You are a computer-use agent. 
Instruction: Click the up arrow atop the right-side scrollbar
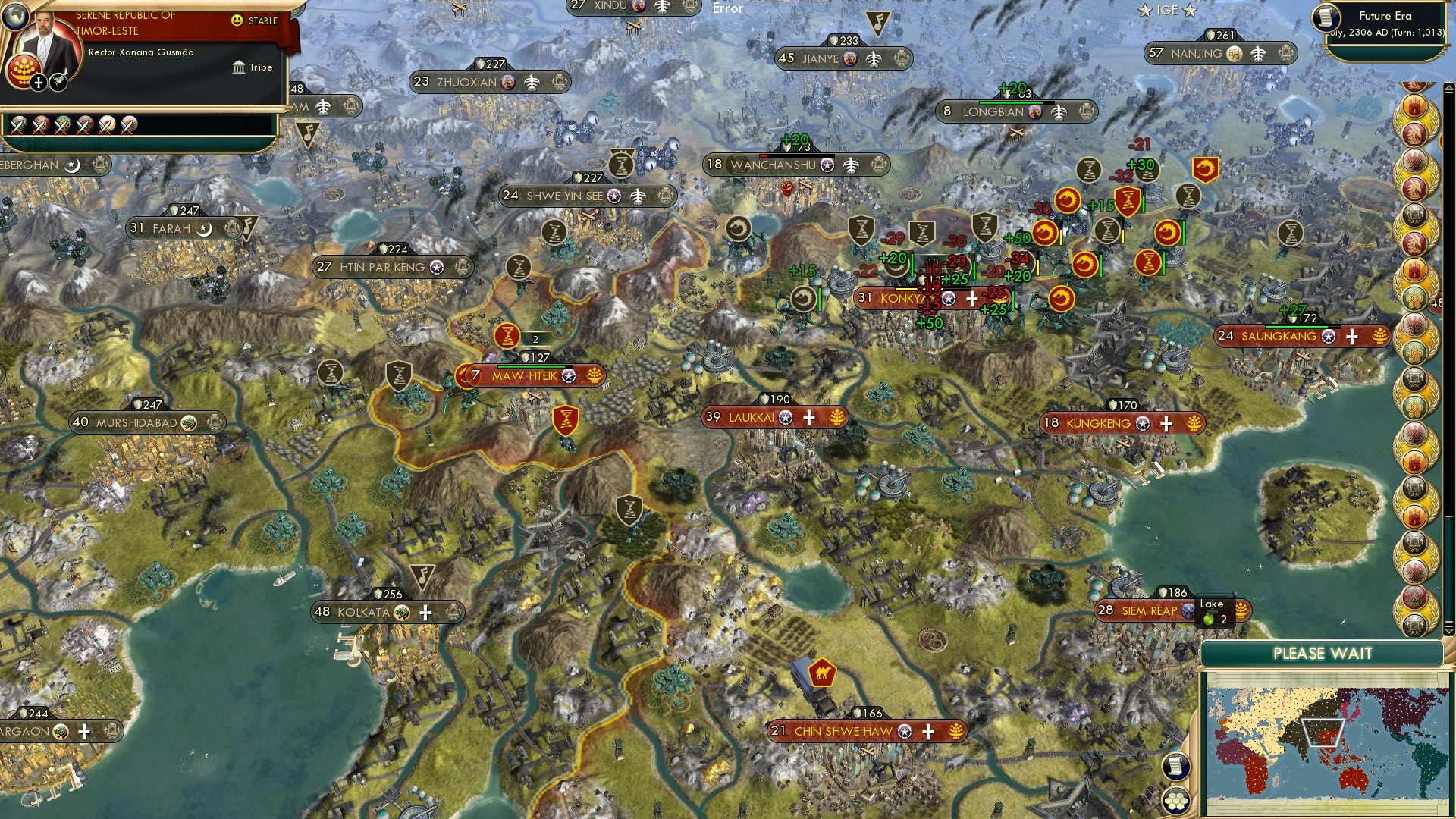click(1449, 89)
